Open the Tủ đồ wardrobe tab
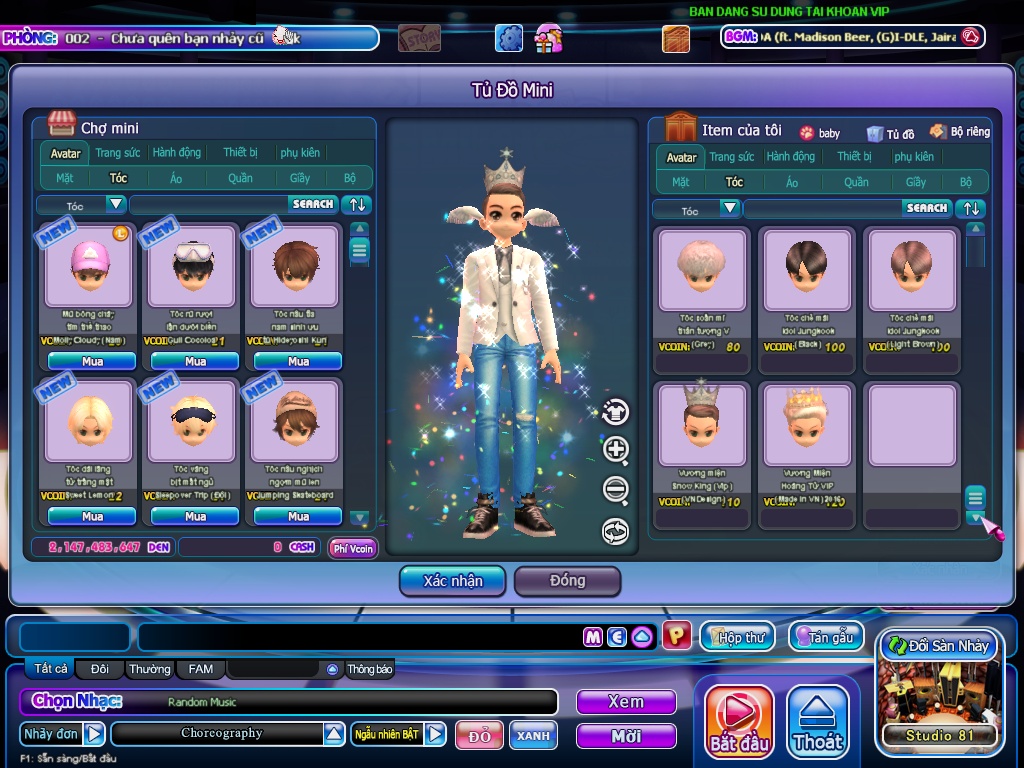 [x=891, y=133]
